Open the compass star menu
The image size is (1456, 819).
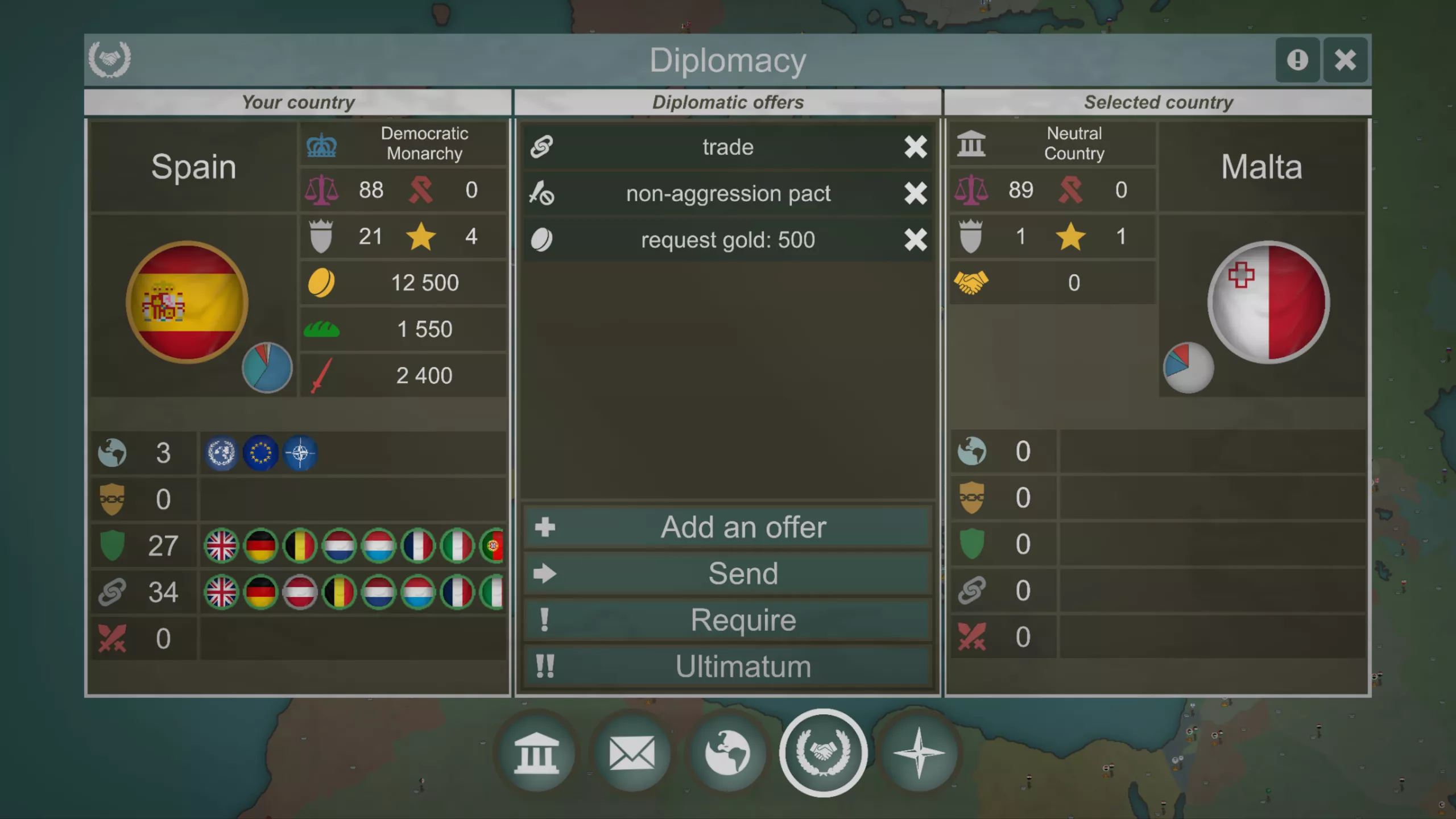click(x=919, y=754)
